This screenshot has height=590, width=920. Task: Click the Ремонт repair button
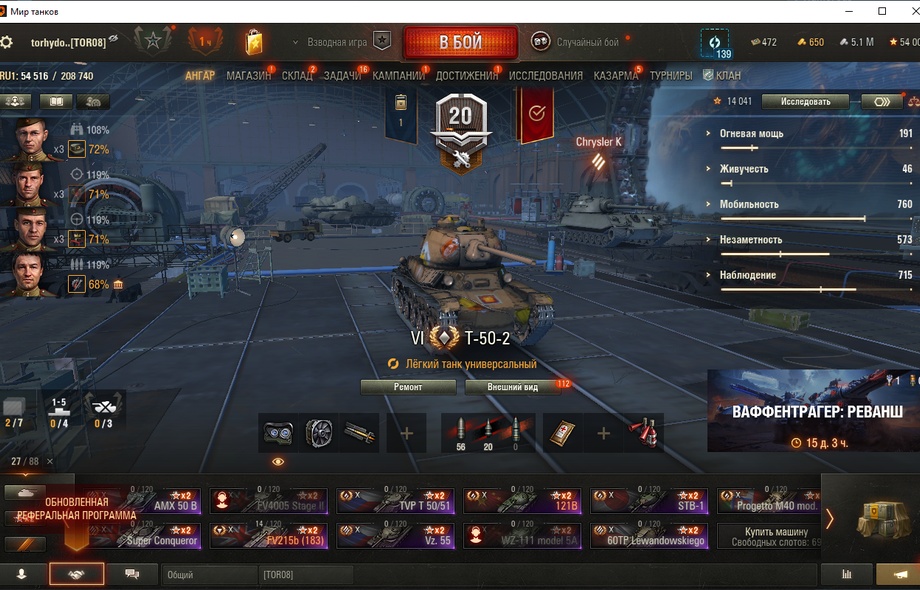pos(408,387)
